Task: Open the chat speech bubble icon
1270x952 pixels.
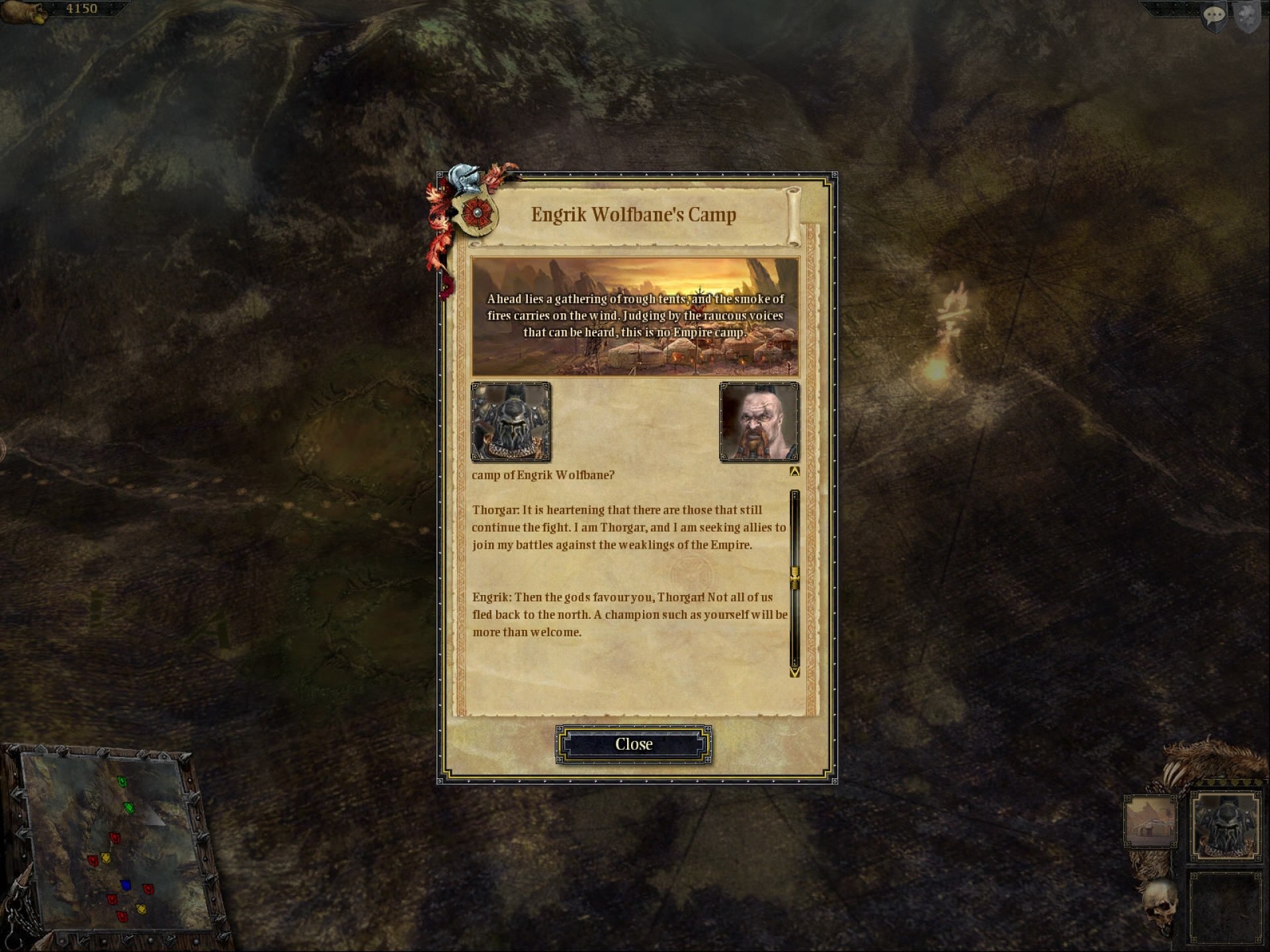Action: coord(1214,15)
